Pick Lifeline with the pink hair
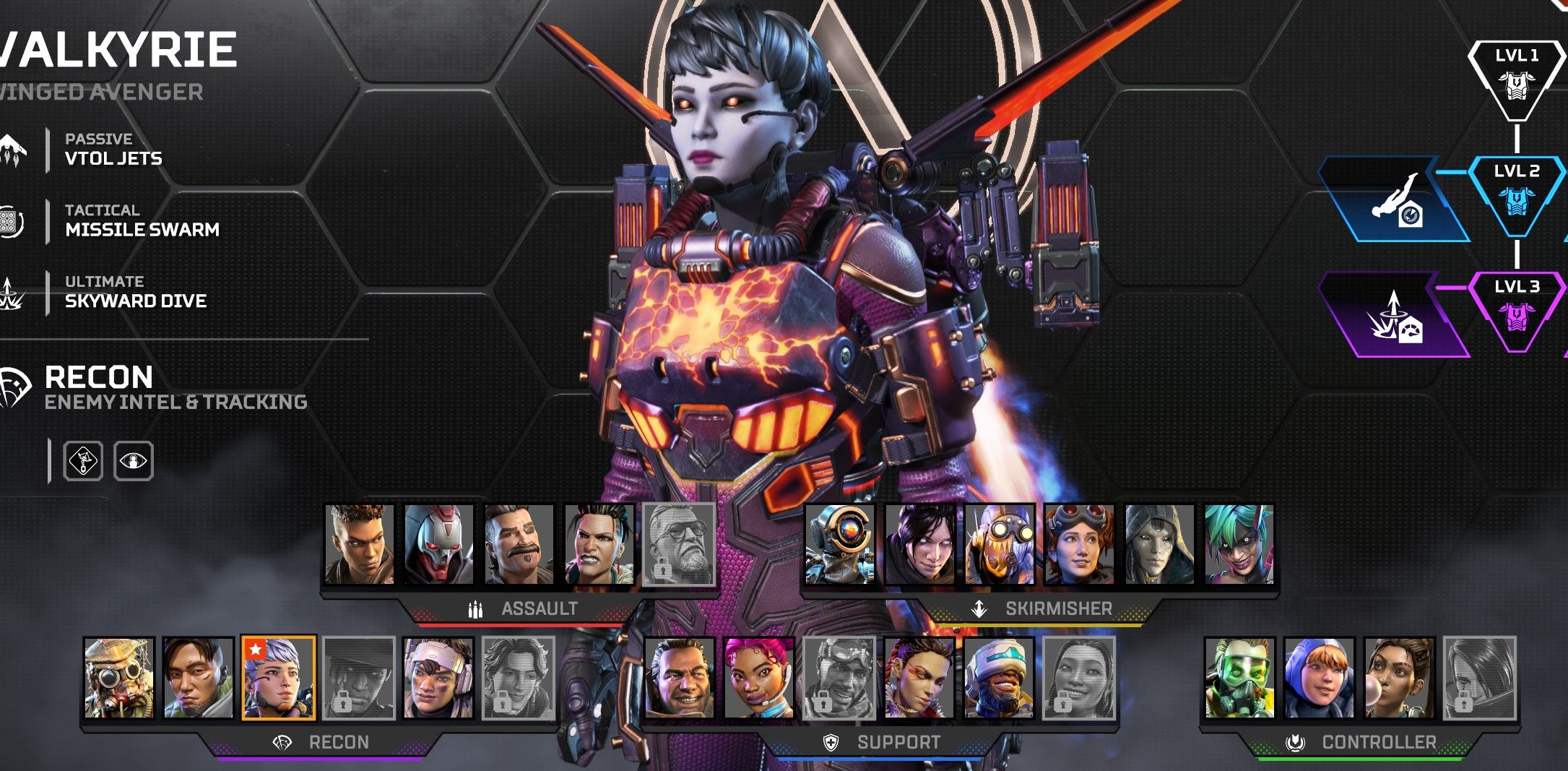This screenshot has height=771, width=1568. pyautogui.click(x=758, y=678)
